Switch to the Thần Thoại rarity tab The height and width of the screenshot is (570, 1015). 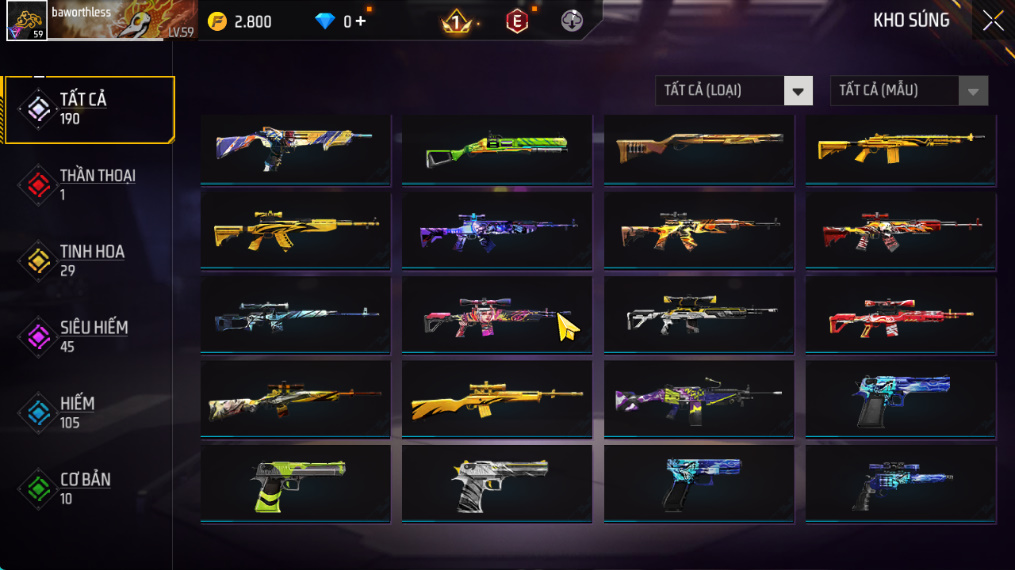tap(90, 184)
